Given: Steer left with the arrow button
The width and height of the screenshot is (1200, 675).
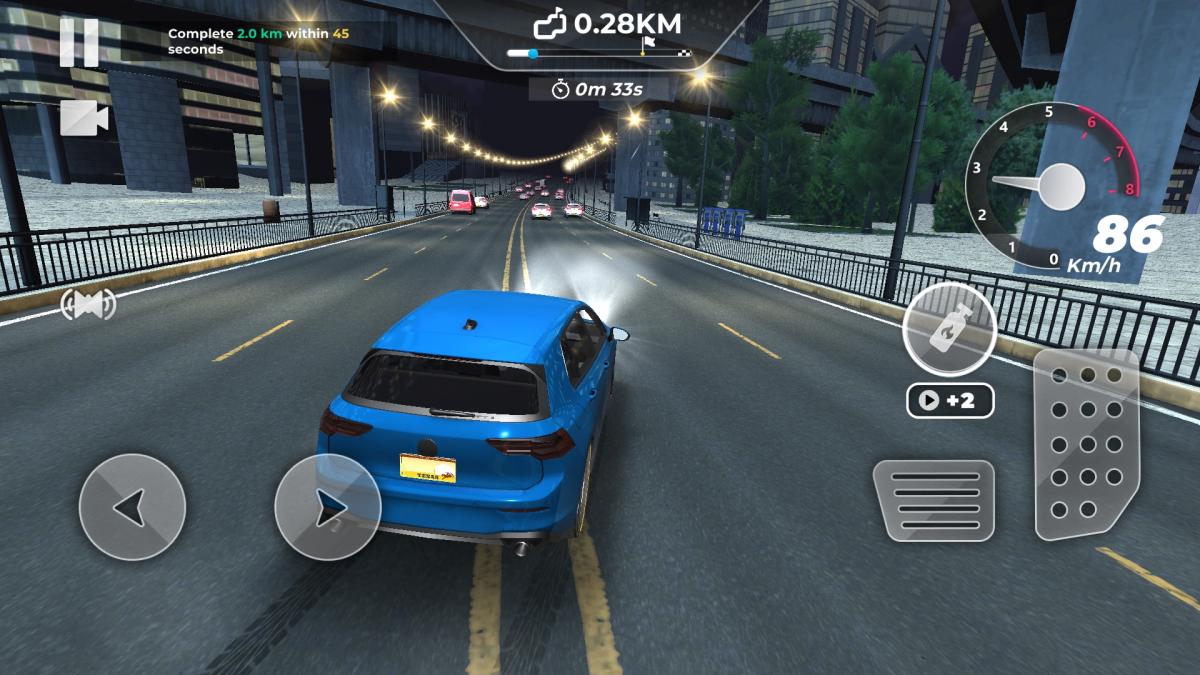Looking at the screenshot, I should point(132,507).
